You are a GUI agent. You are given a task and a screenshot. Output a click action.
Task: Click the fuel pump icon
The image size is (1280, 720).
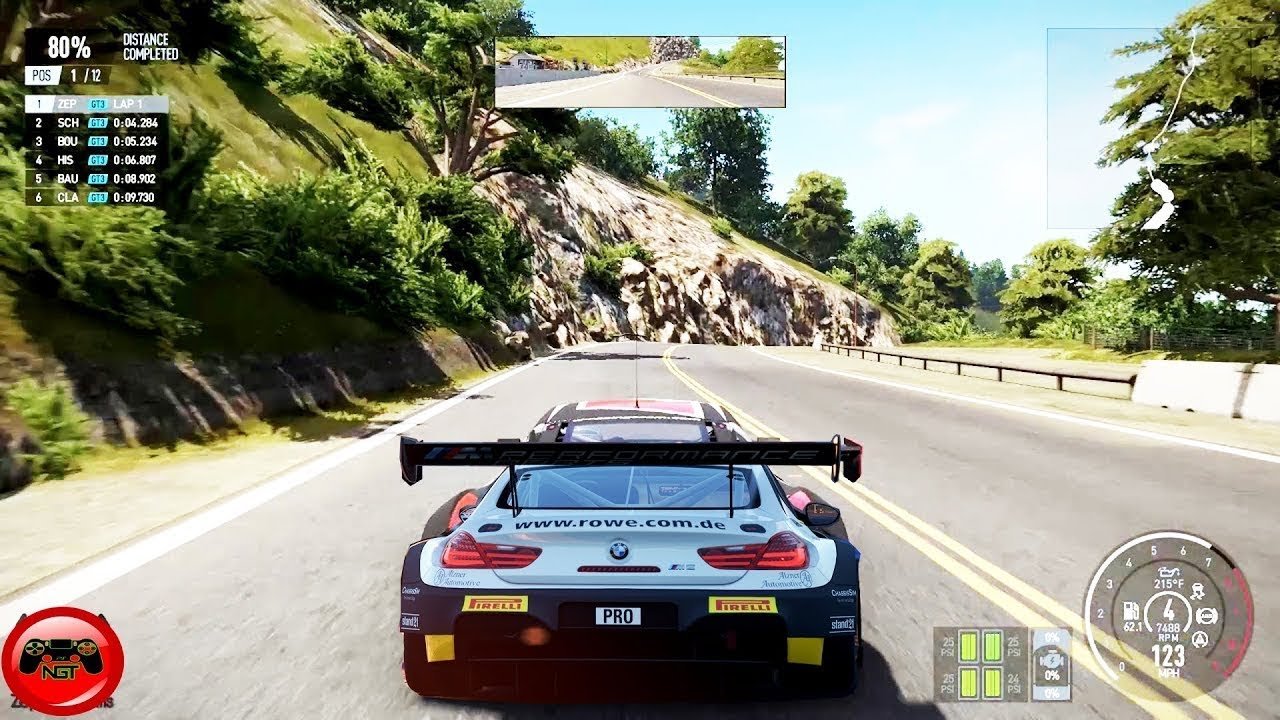1132,610
